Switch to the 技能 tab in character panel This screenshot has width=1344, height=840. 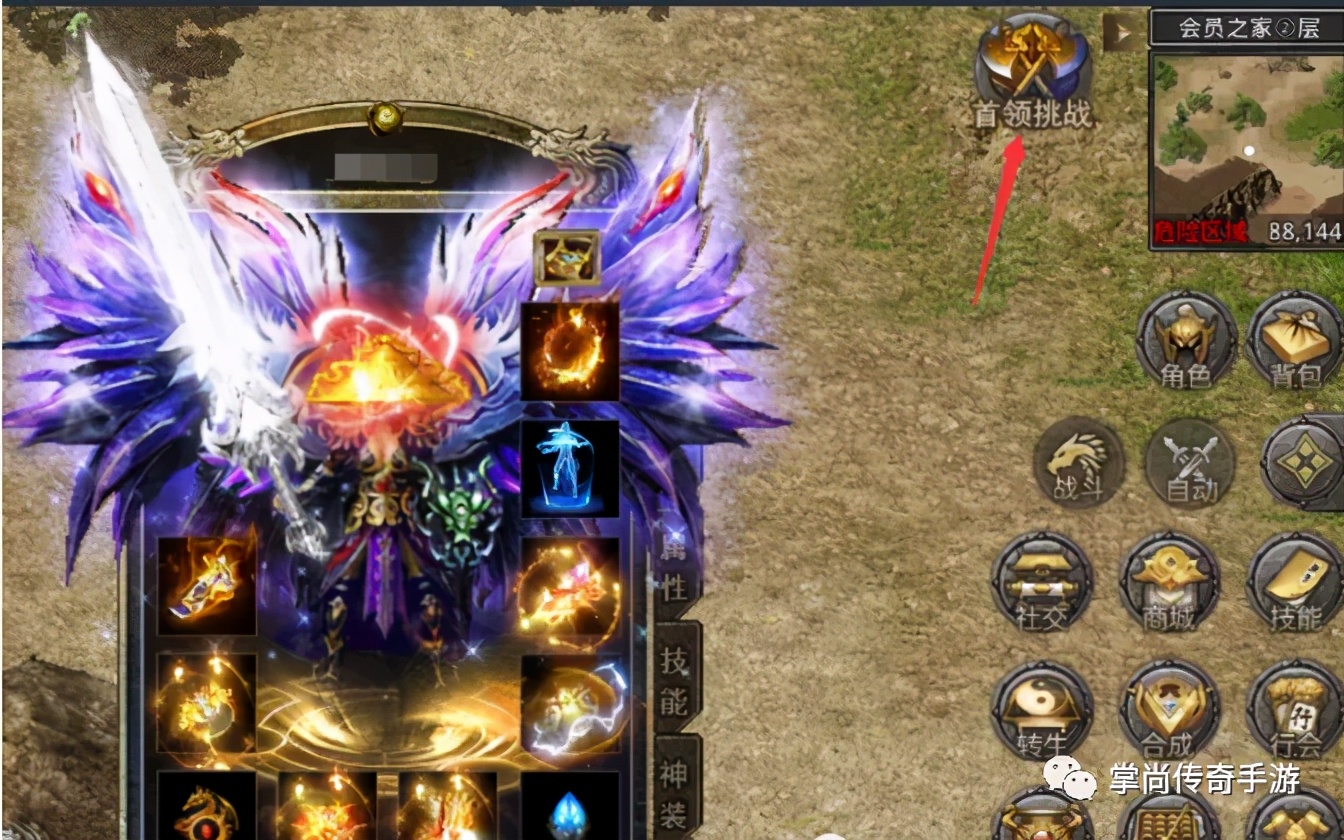tap(677, 679)
